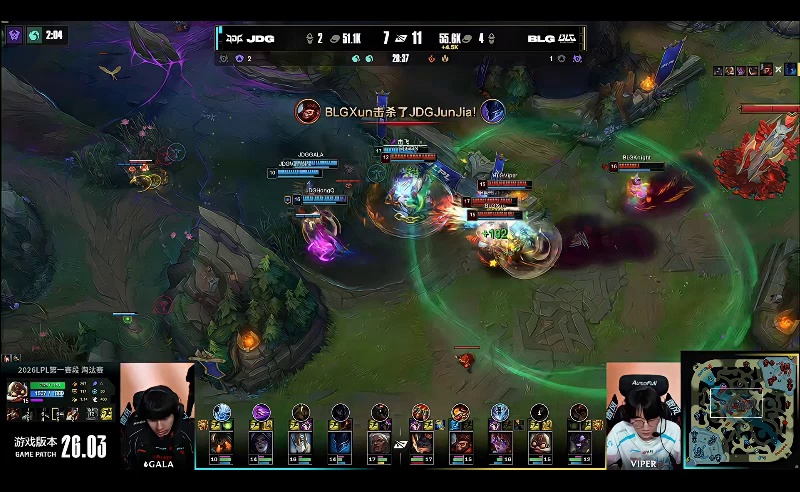Click the BLG team logo on scoreboard
The width and height of the screenshot is (800, 492).
tap(568, 39)
